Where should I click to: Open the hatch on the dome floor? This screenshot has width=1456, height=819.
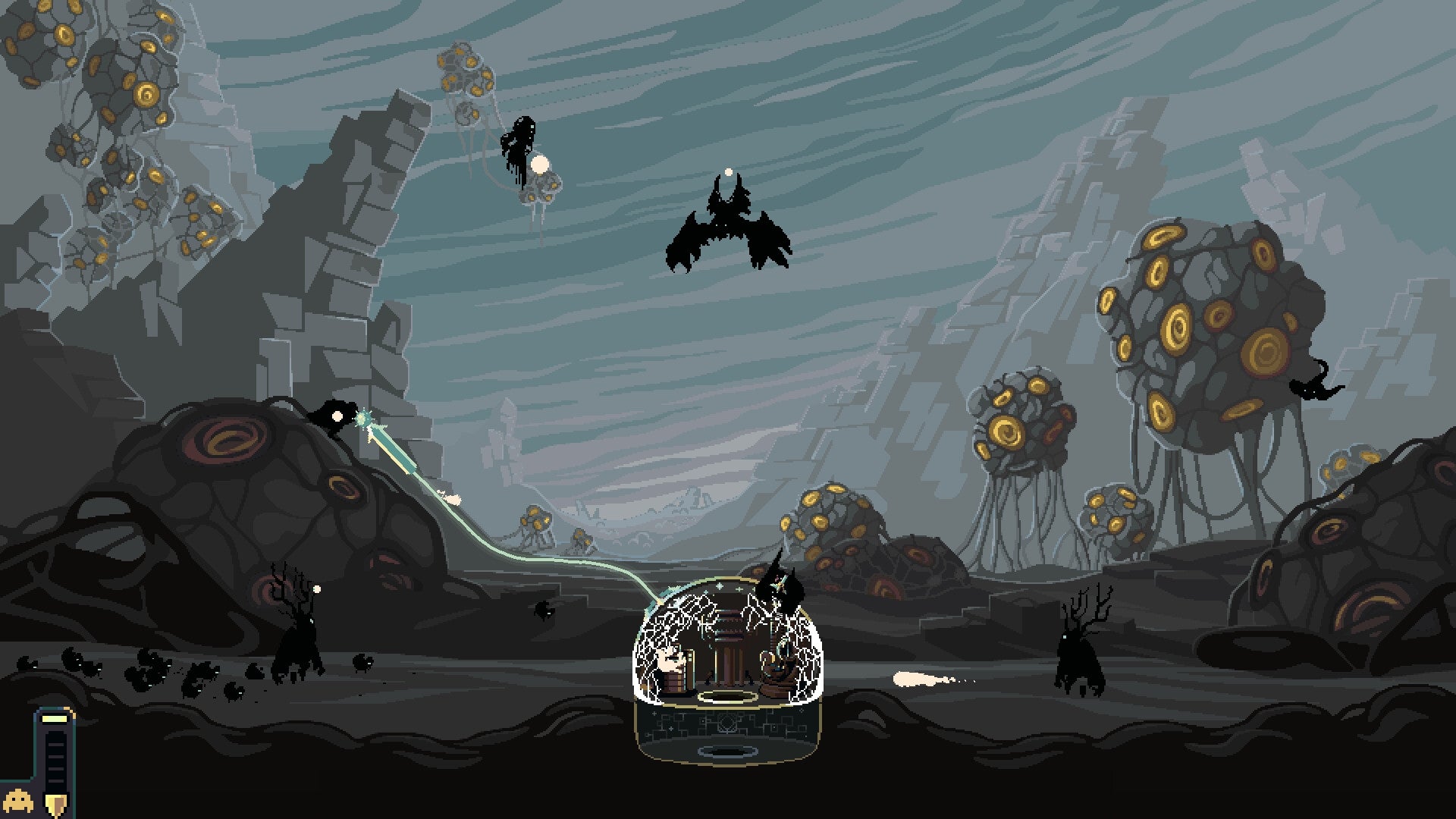pos(727,695)
